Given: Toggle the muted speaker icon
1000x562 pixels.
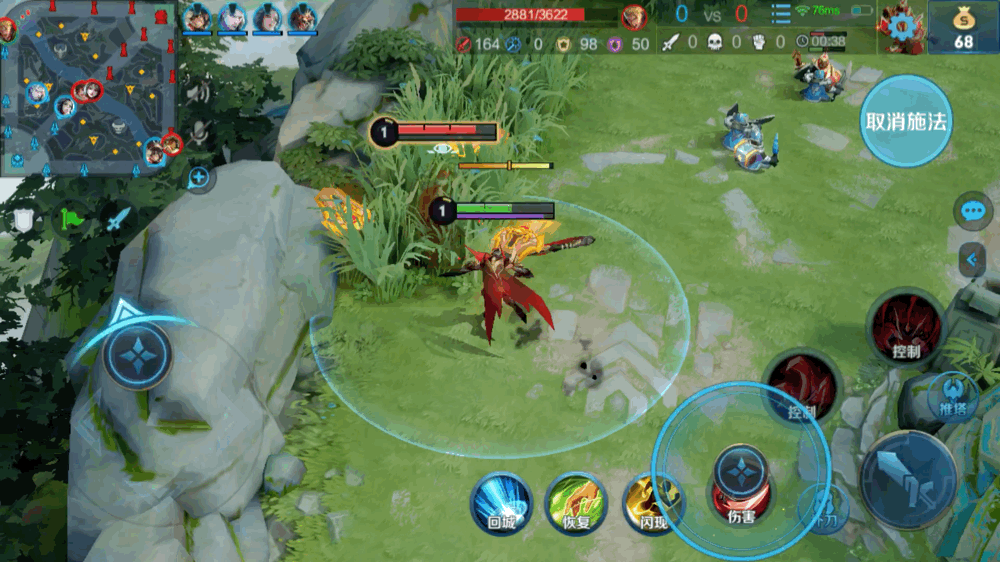Looking at the screenshot, I should (198, 93).
